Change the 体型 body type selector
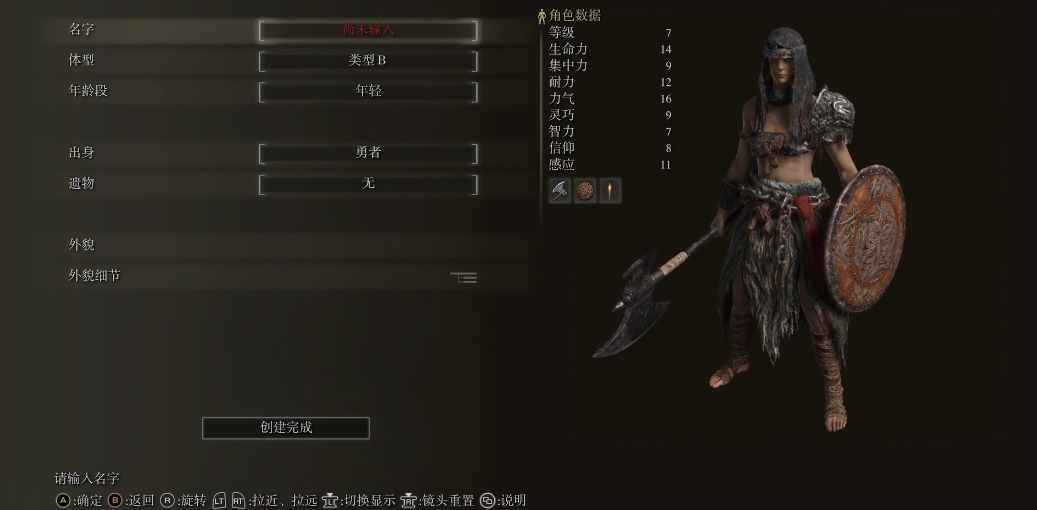 tap(368, 61)
